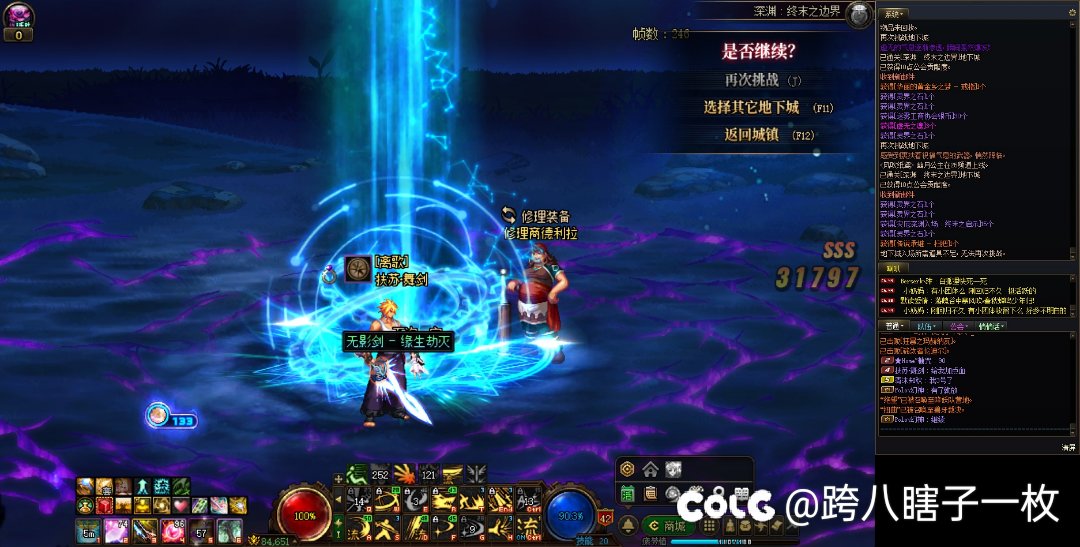This screenshot has width=1080, height=547.
Task: Click the plus button above skill bar
Action: [x=338, y=478]
